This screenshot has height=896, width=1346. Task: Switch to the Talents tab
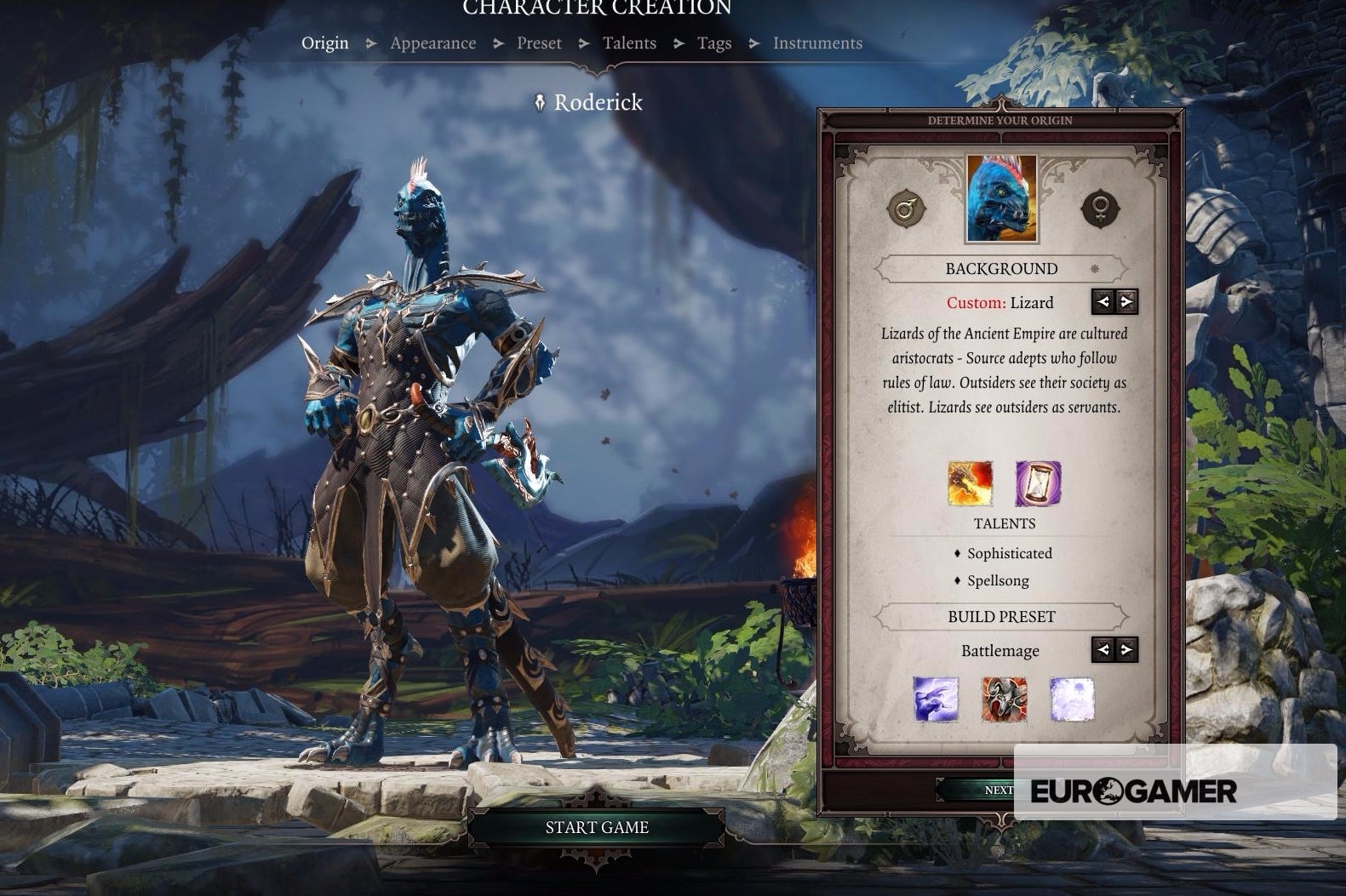tap(629, 43)
